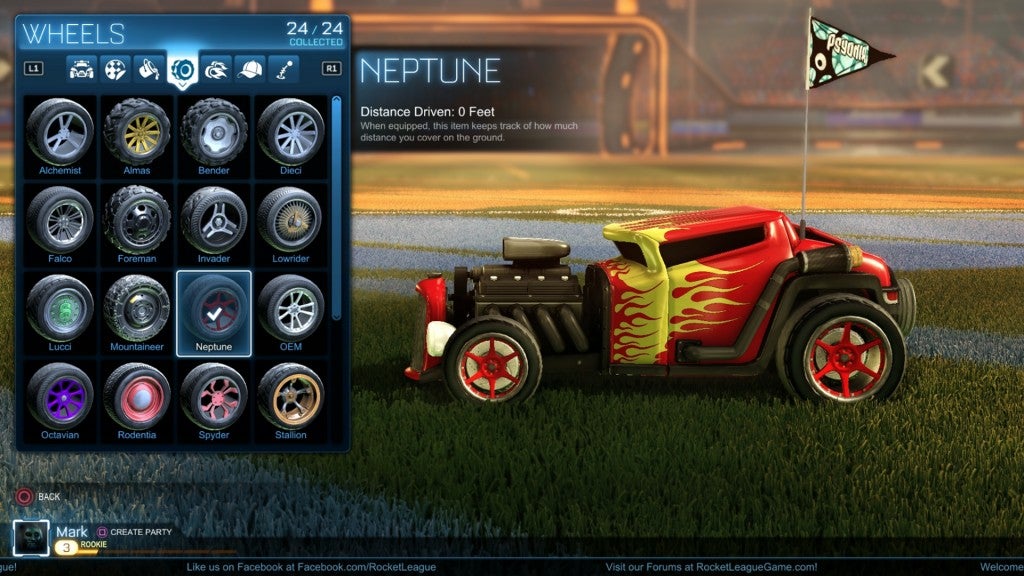The image size is (1024, 576).
Task: Switch to the car body tab
Action: (81, 70)
